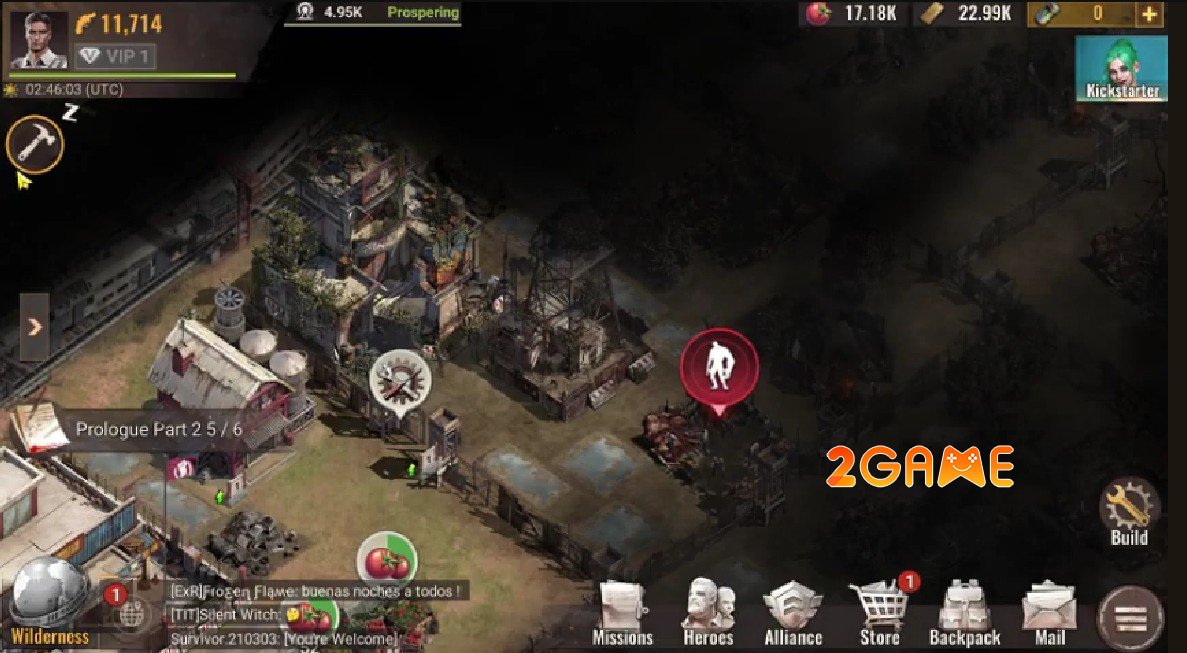Tap the red zombie marker bubble
Image resolution: width=1187 pixels, height=653 pixels.
(718, 367)
